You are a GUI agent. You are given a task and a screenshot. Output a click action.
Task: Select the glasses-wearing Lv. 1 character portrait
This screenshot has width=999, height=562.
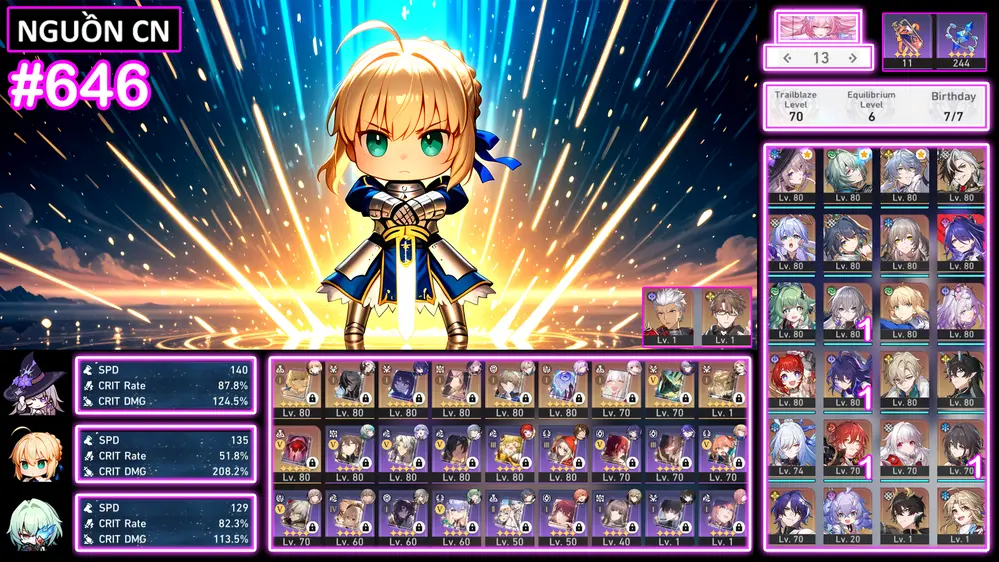point(724,316)
